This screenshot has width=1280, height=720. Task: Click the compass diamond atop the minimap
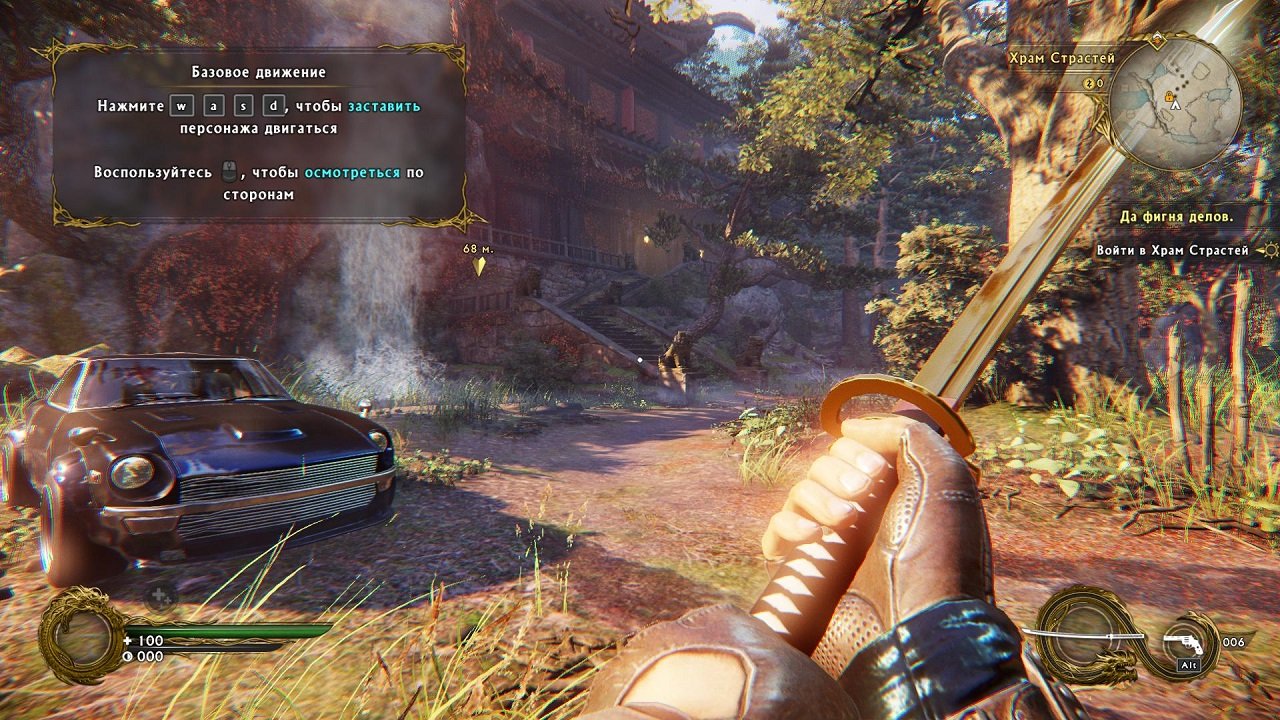[x=1158, y=39]
